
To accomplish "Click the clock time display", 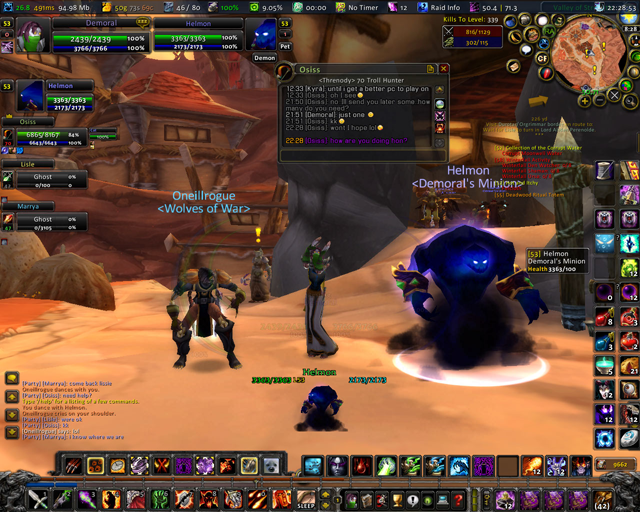I will 618,6.
